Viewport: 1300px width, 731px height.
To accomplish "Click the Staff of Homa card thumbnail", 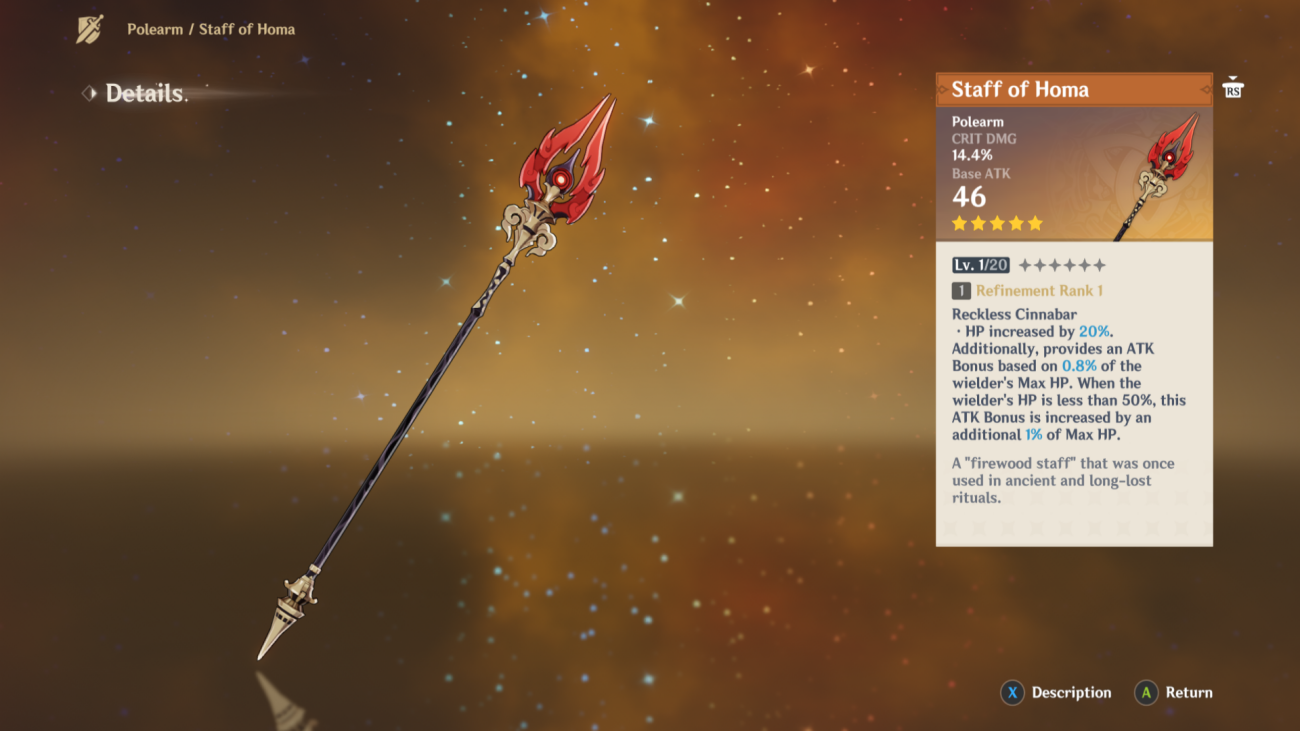I will pos(1163,174).
